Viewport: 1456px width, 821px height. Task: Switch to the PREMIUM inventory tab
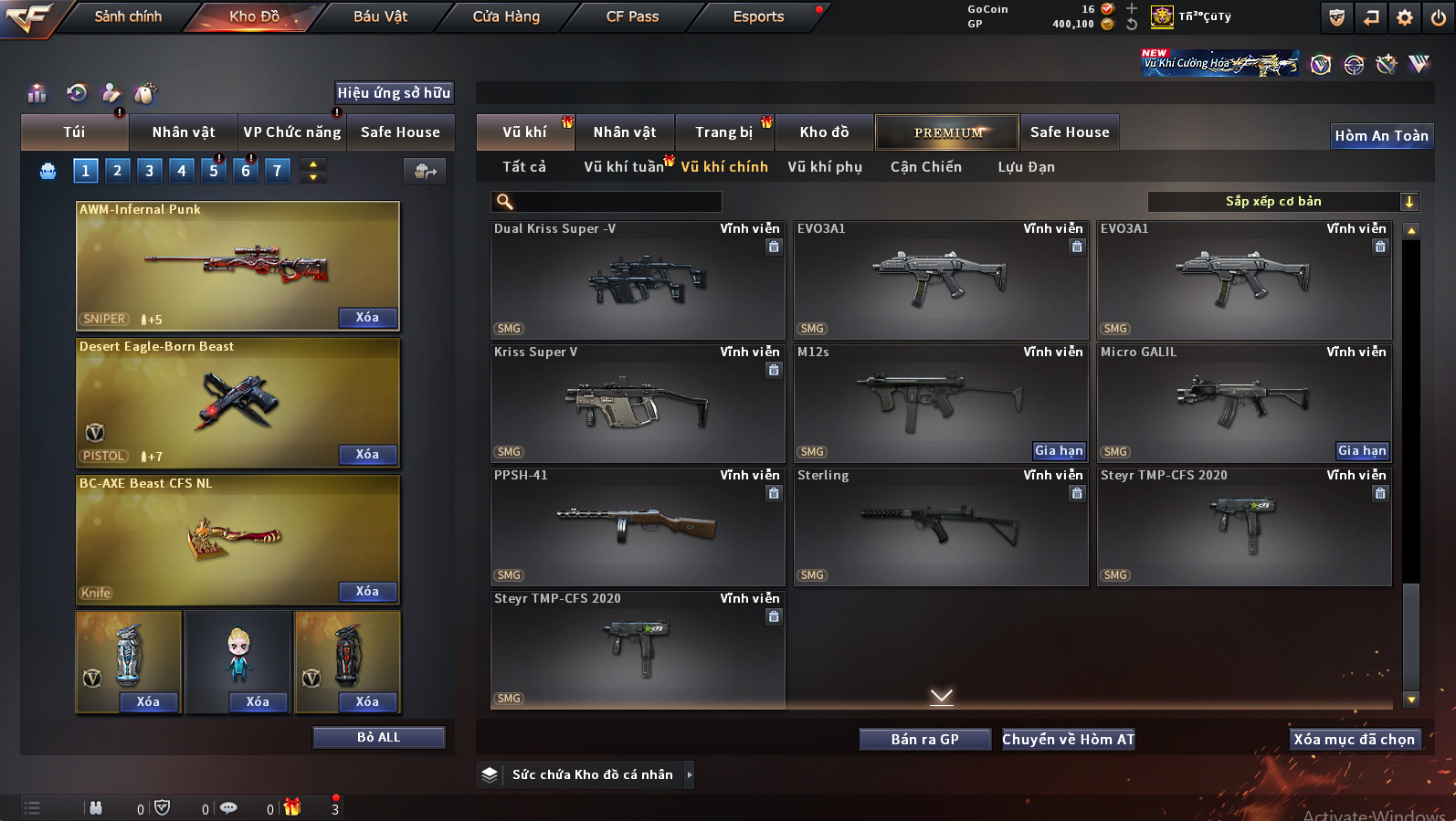pyautogui.click(x=947, y=132)
